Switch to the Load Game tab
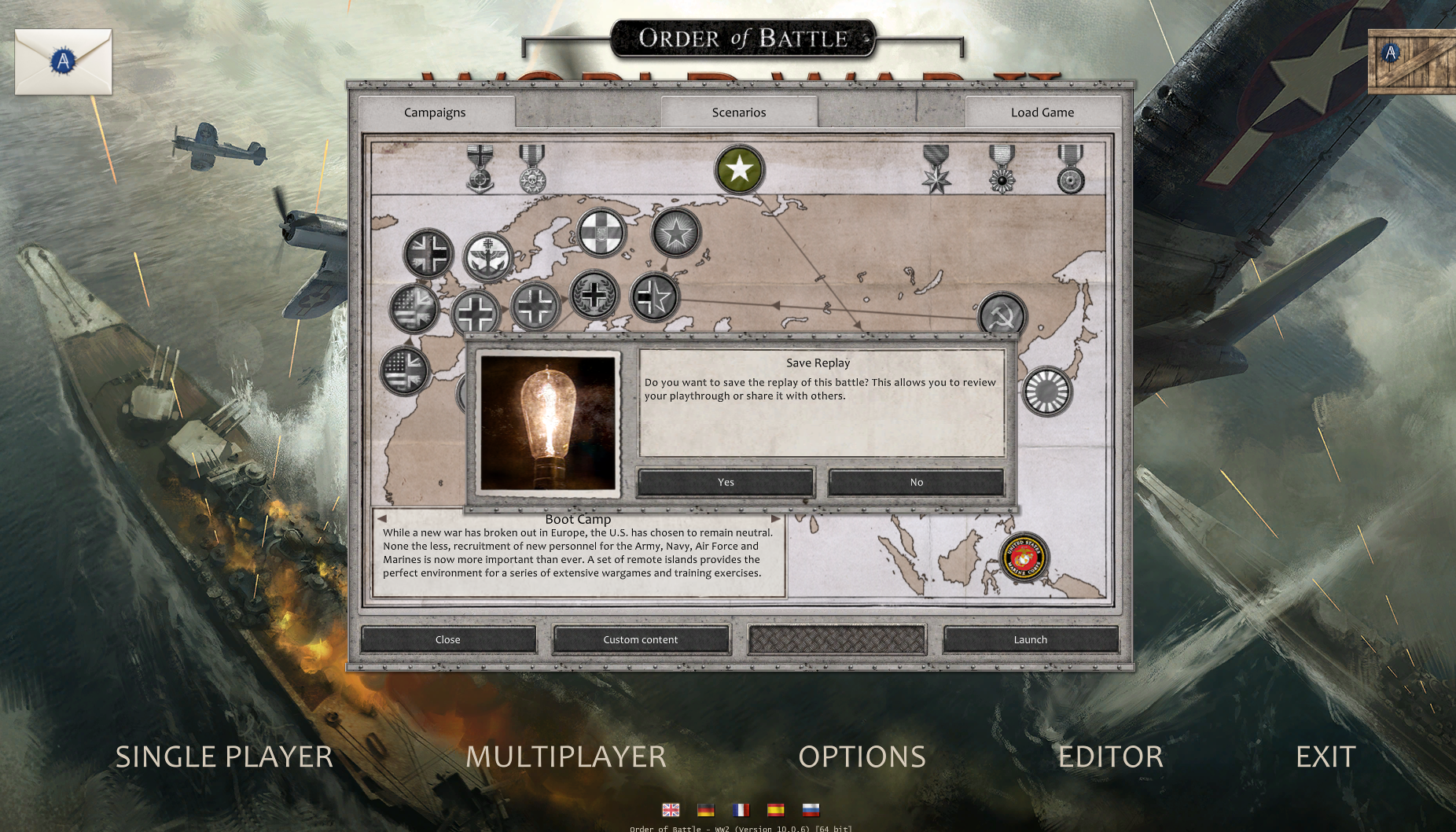The width and height of the screenshot is (1456, 832). pos(1042,112)
